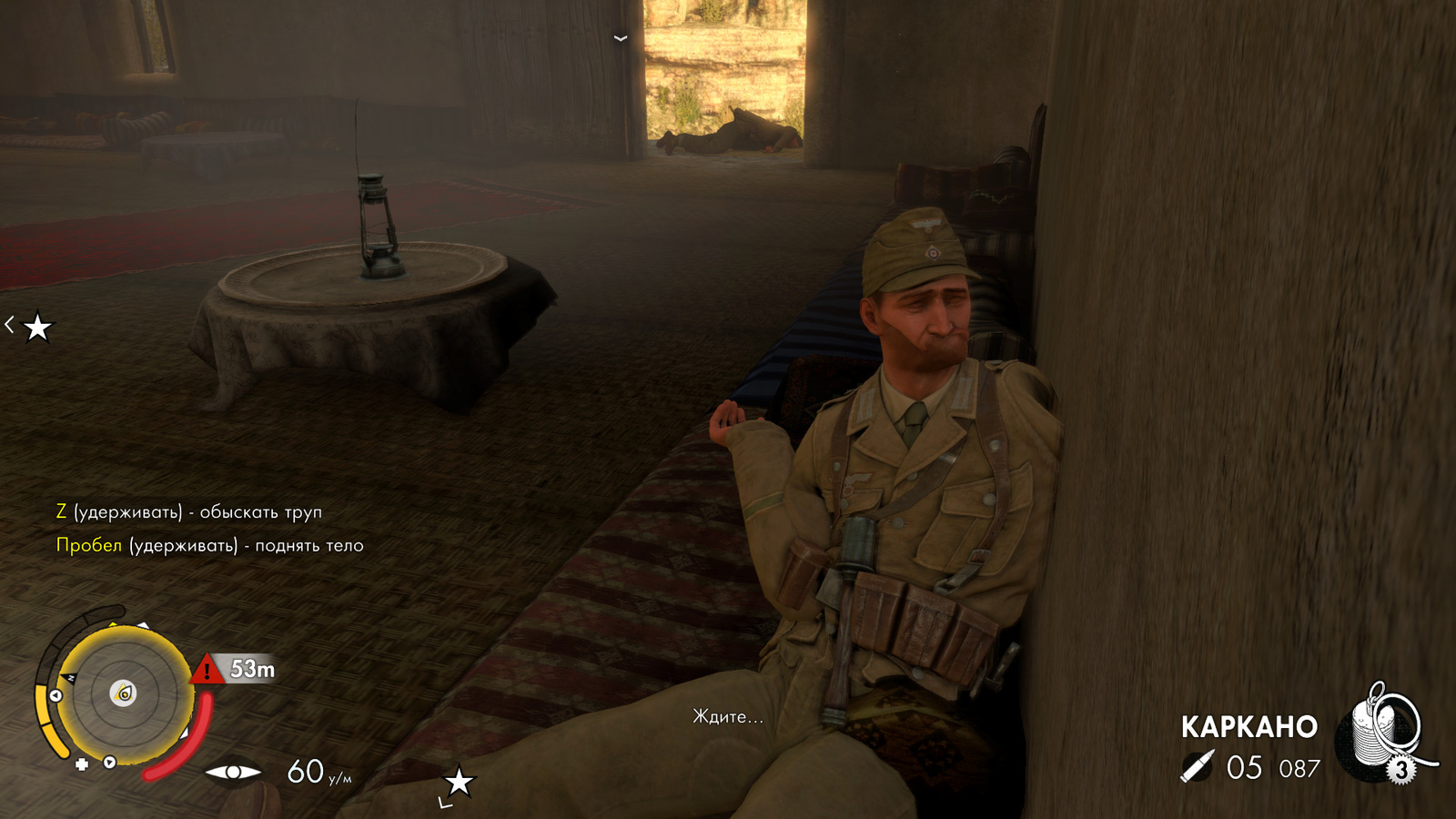This screenshot has height=819, width=1456.
Task: Click the circular radar minimap
Action: pyautogui.click(x=125, y=694)
